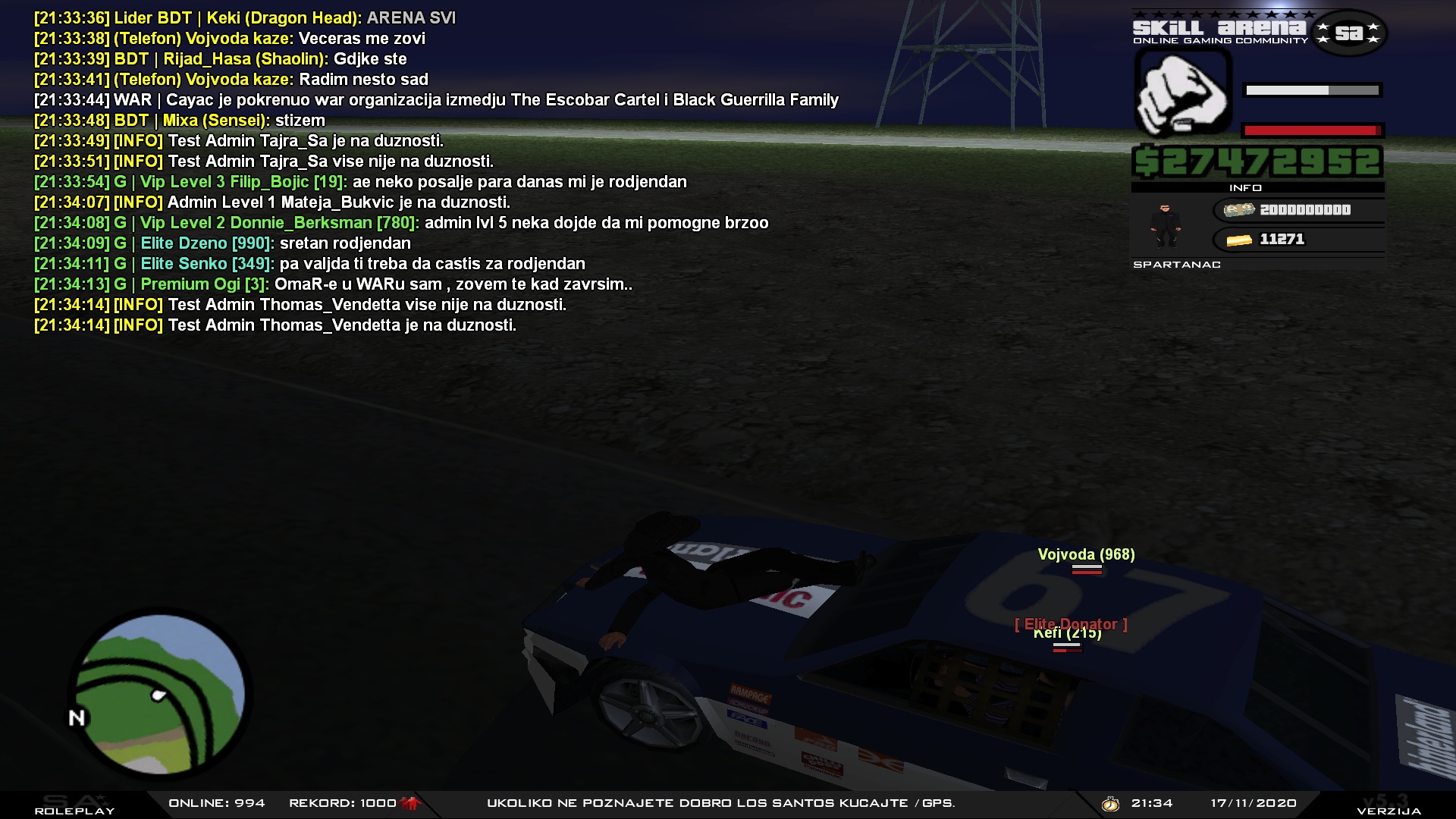Viewport: 1456px width, 819px height.
Task: Click the ONLINE: 994 counter
Action: [x=216, y=803]
